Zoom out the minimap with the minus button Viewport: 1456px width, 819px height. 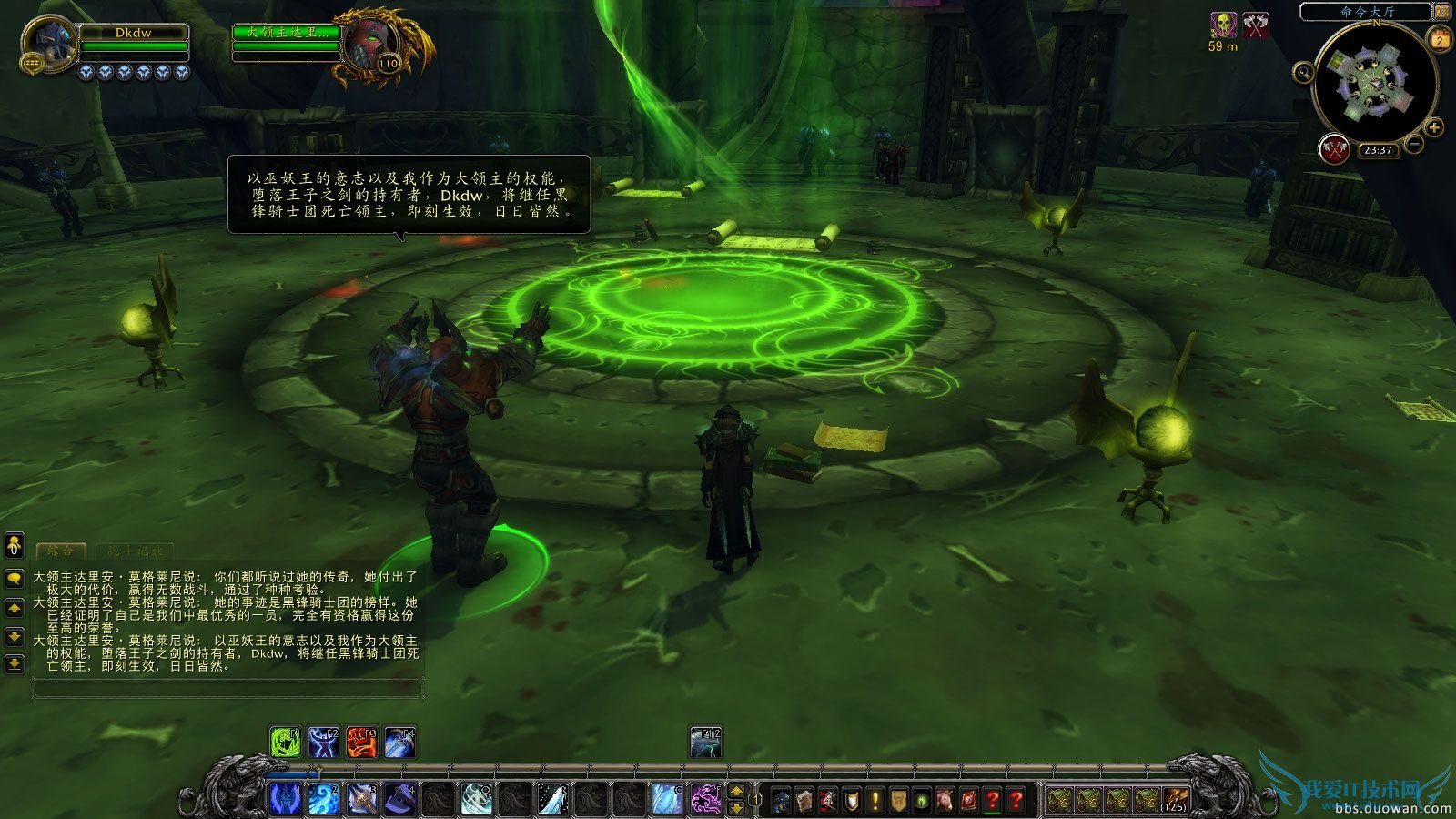[x=1413, y=145]
